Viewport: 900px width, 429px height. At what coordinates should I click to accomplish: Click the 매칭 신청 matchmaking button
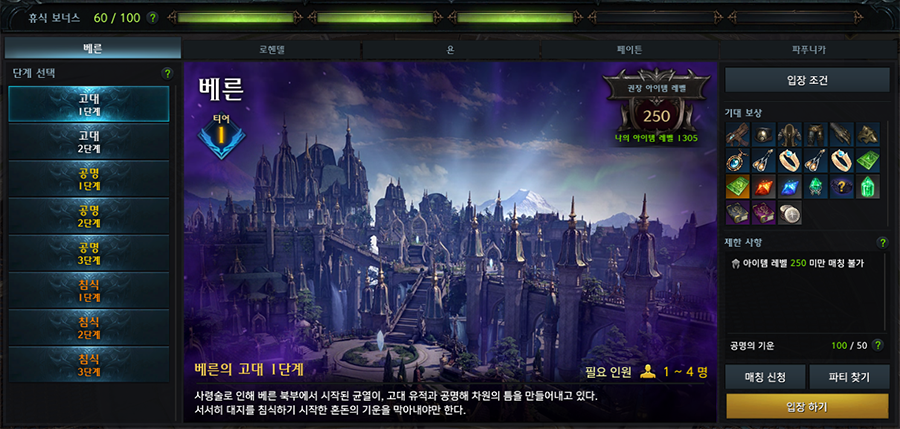point(765,377)
